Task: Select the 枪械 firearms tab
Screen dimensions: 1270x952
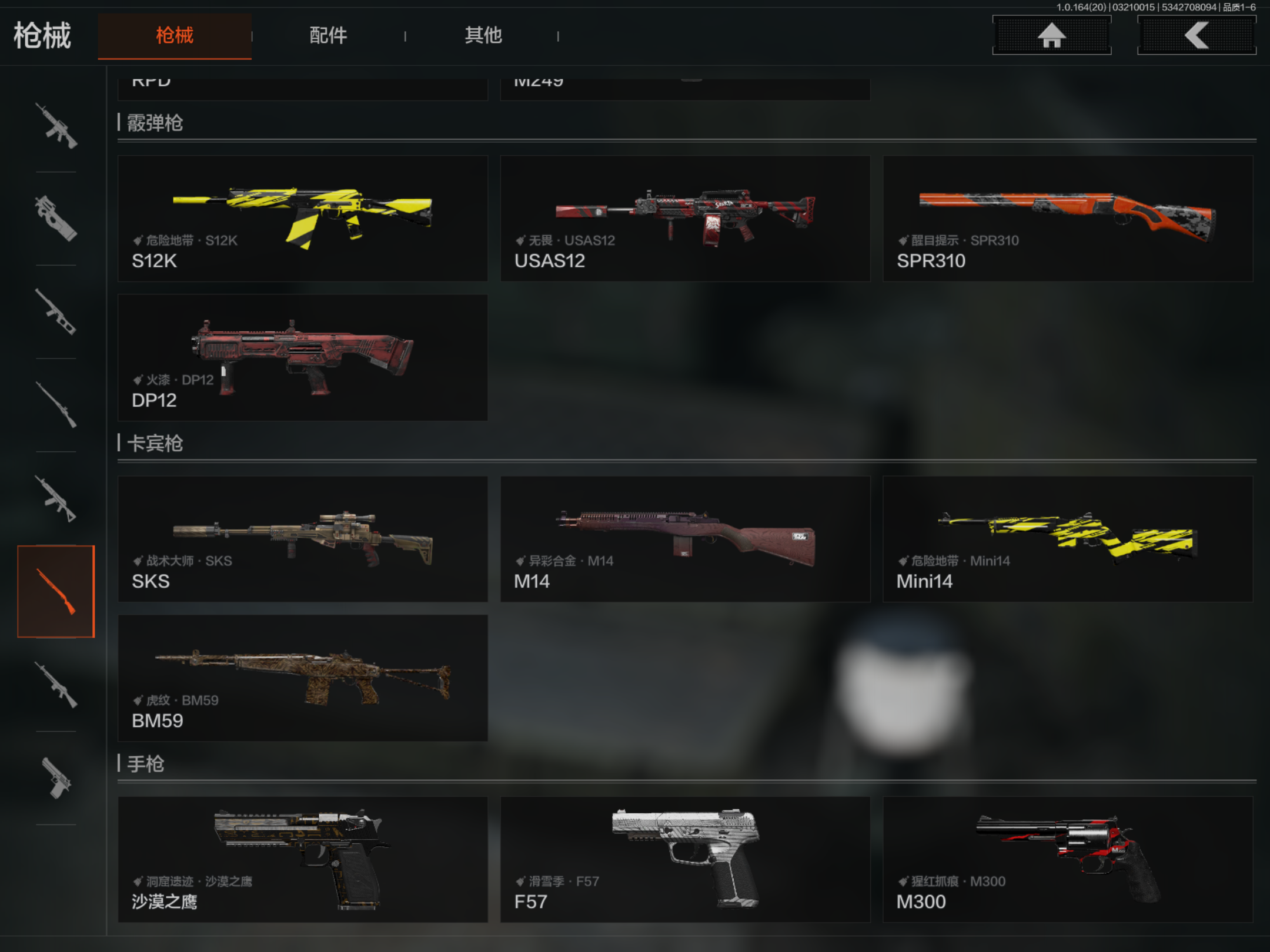Action: (x=175, y=35)
